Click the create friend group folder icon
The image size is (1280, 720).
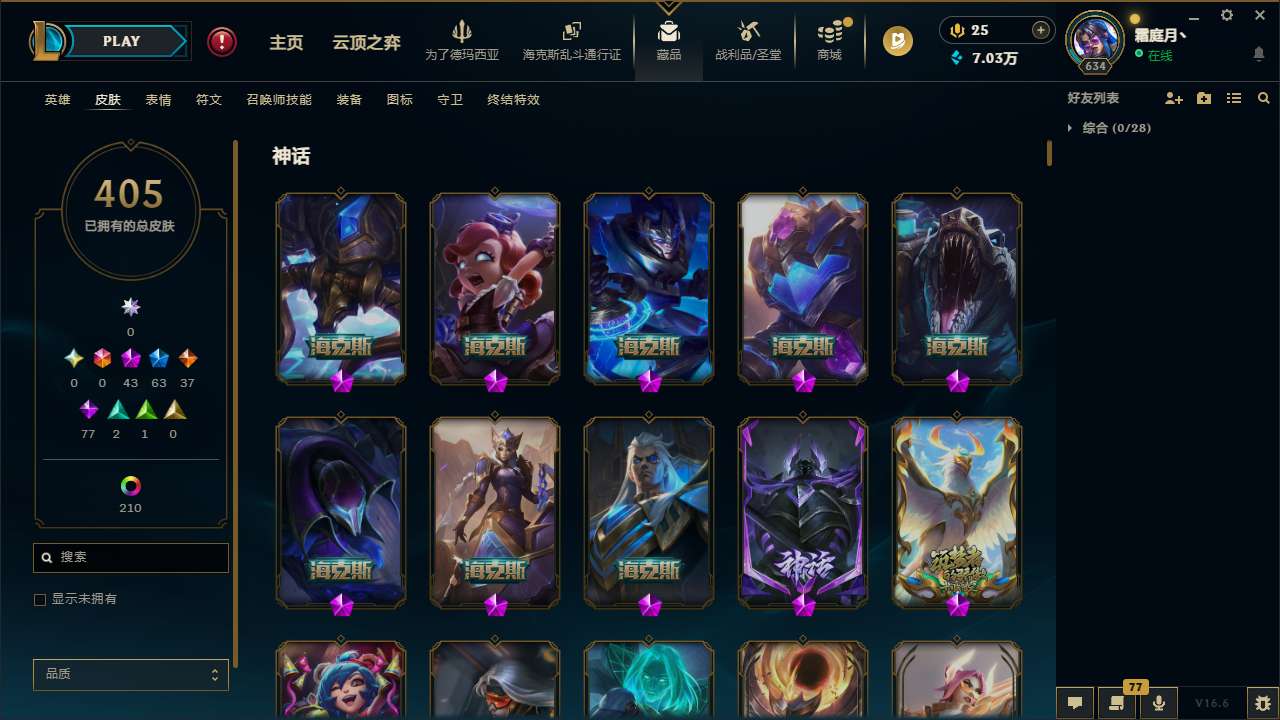(x=1202, y=98)
